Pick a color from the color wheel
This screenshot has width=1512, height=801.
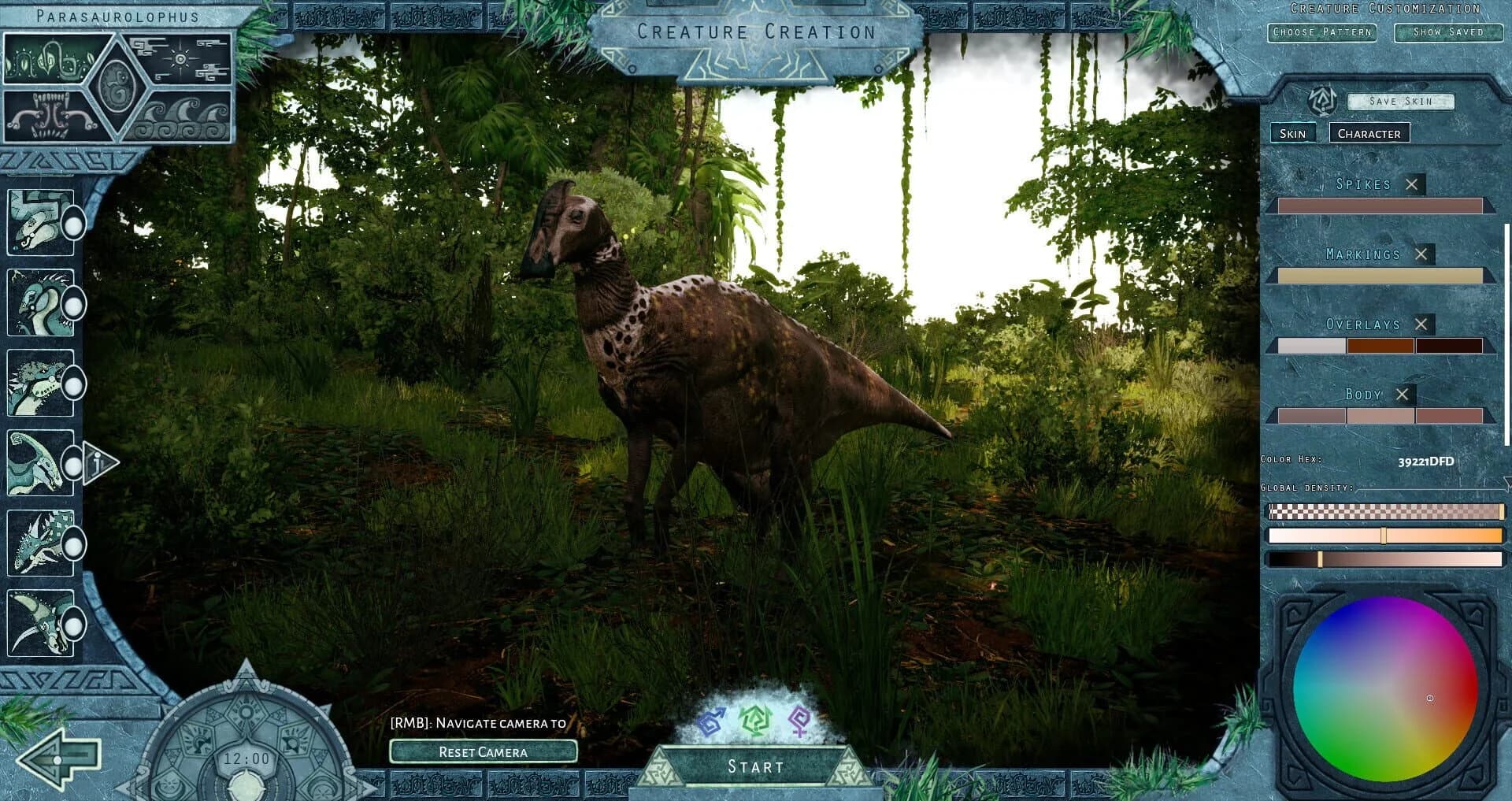pyautogui.click(x=1386, y=693)
